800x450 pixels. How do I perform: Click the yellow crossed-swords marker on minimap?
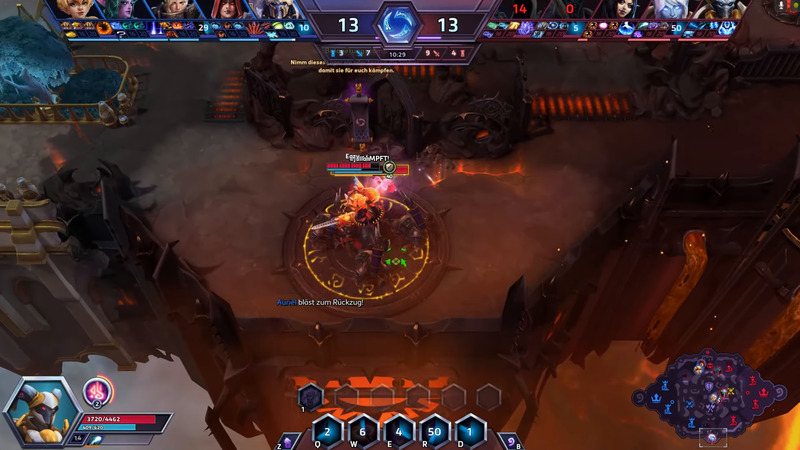click(731, 390)
